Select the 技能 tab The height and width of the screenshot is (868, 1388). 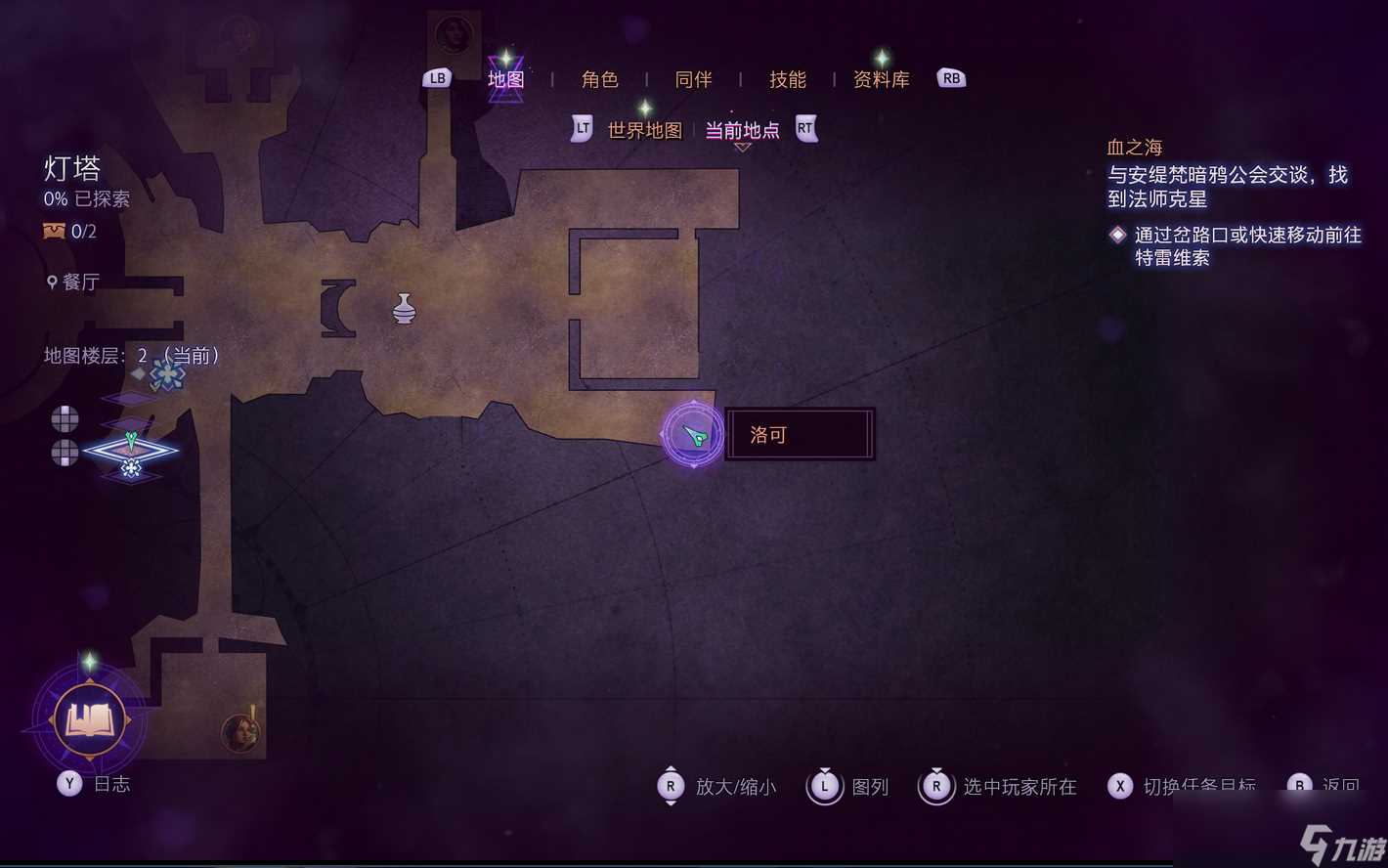coord(787,79)
